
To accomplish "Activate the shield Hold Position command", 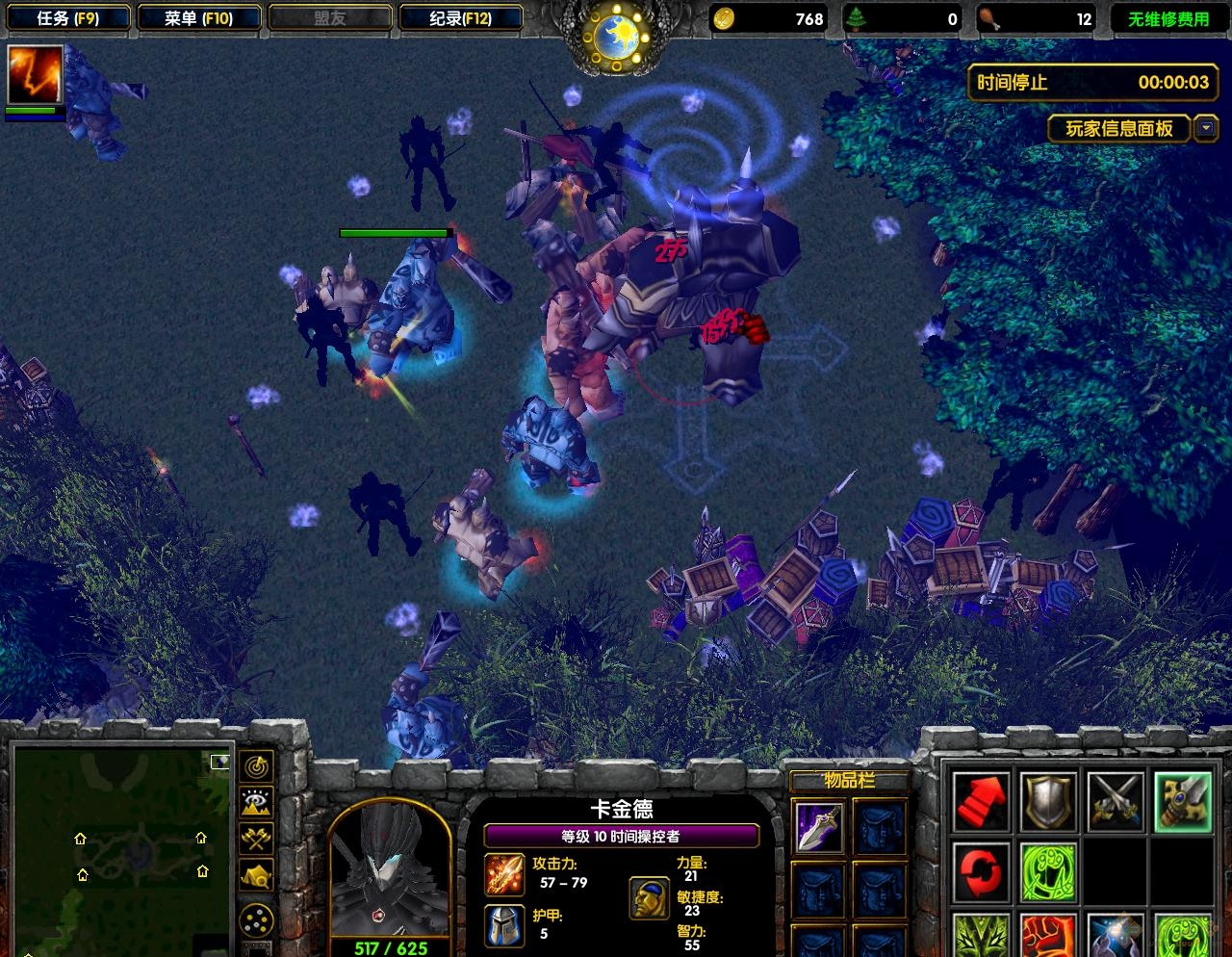I will 1048,801.
